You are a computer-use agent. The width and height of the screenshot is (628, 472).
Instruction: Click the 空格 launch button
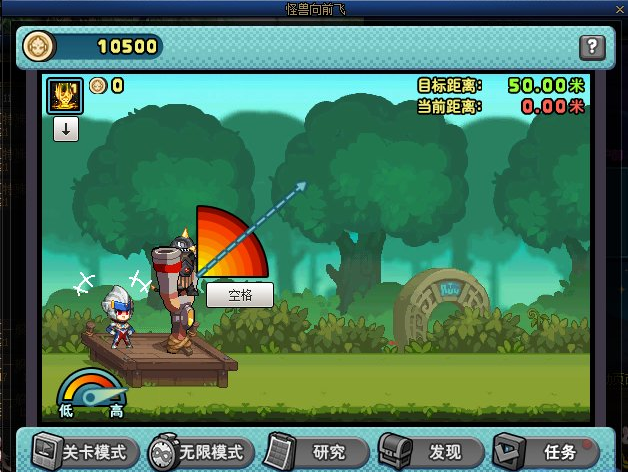(239, 295)
